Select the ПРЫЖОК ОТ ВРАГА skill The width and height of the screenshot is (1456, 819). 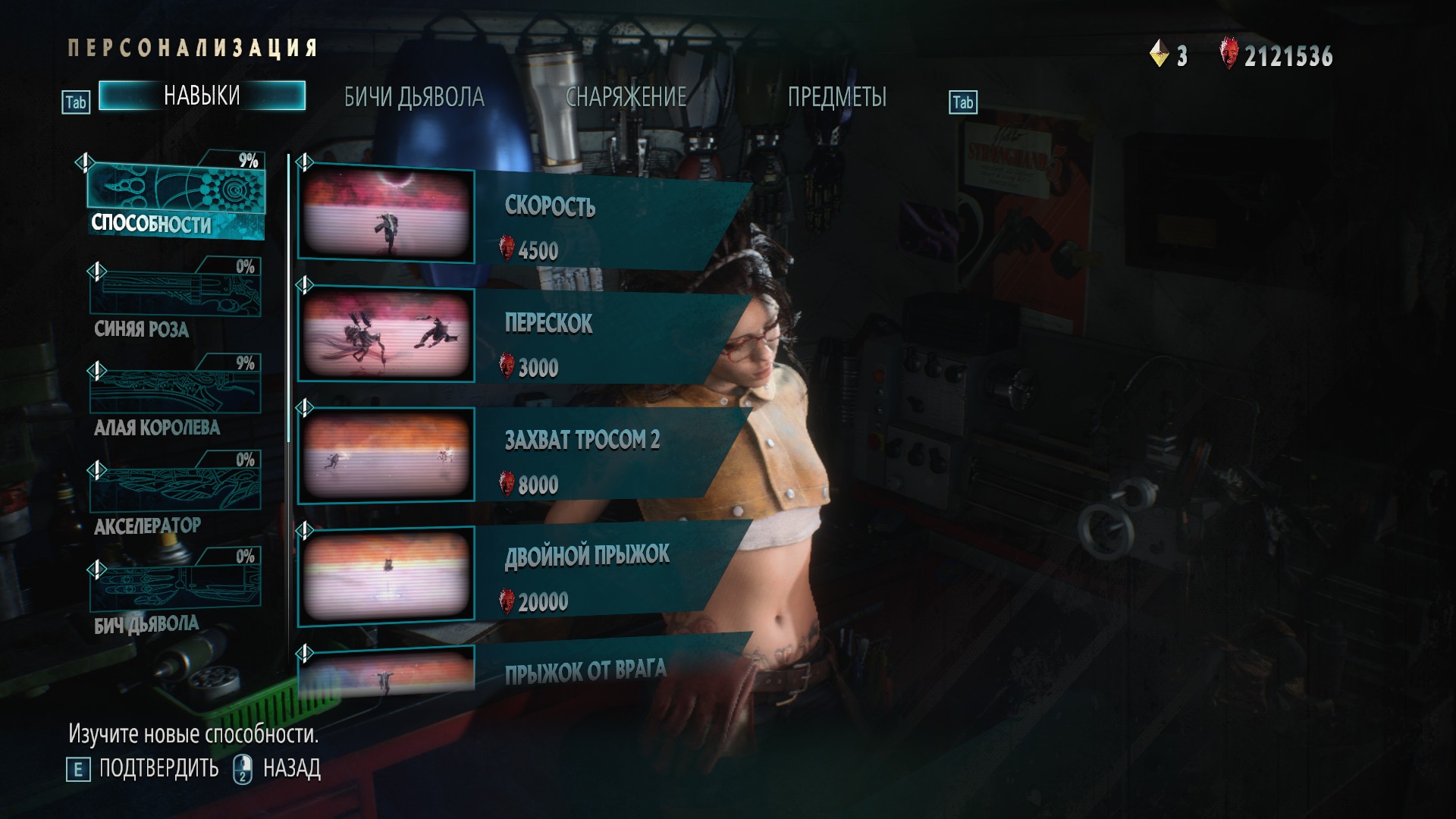pos(523,672)
